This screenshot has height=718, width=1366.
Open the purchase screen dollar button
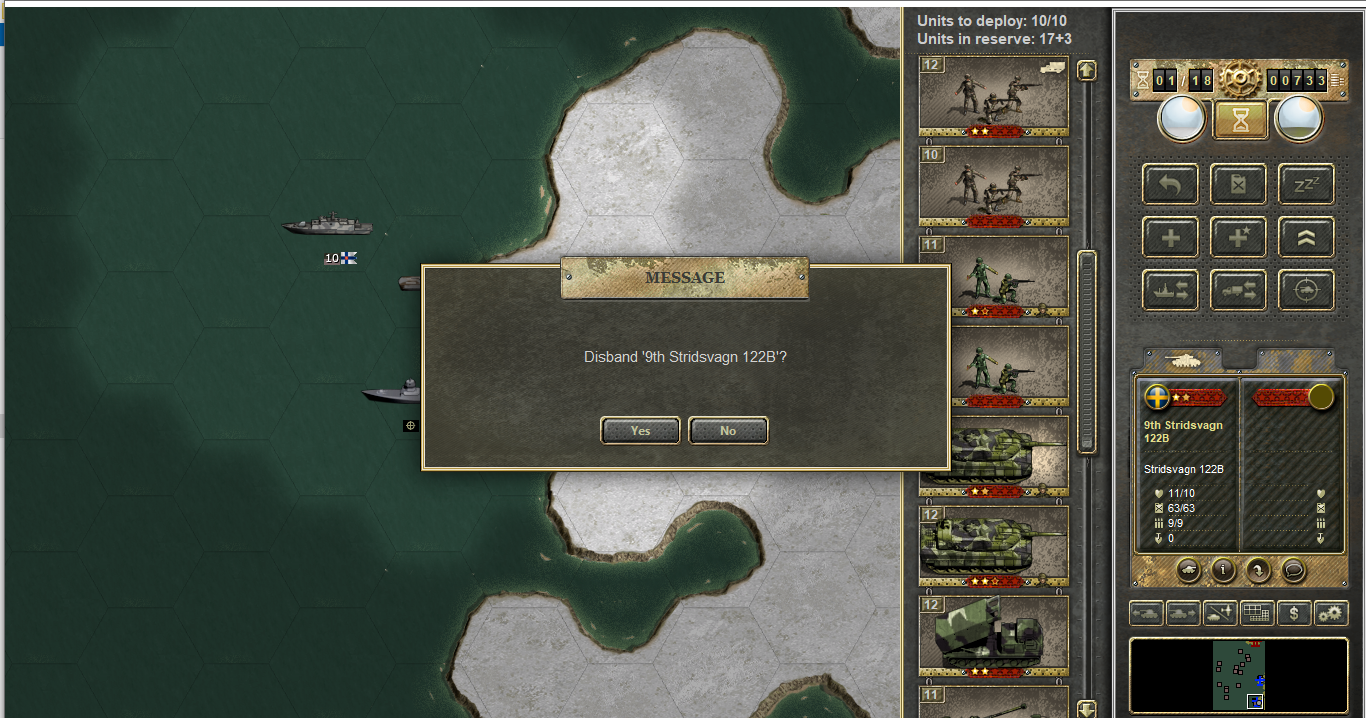point(1294,613)
